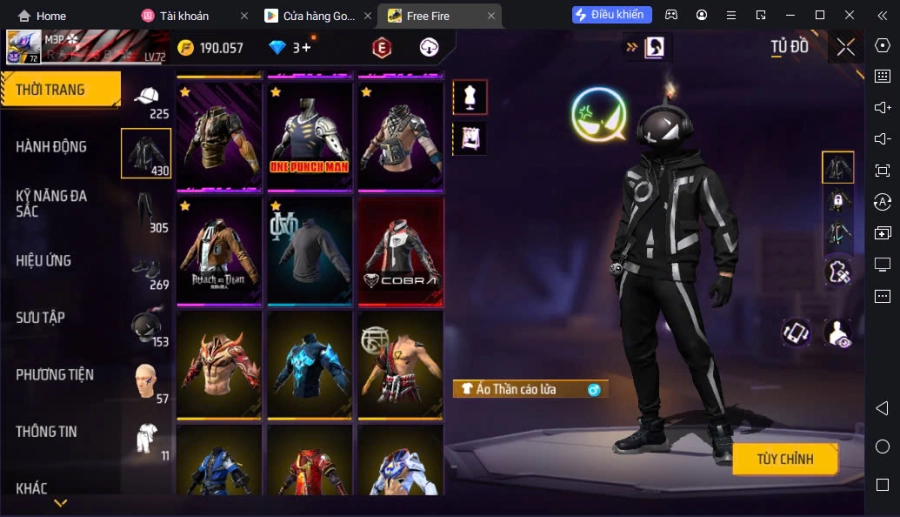This screenshot has width=900, height=517.
Task: Pick the One Punch Man outfit top
Action: [309, 135]
